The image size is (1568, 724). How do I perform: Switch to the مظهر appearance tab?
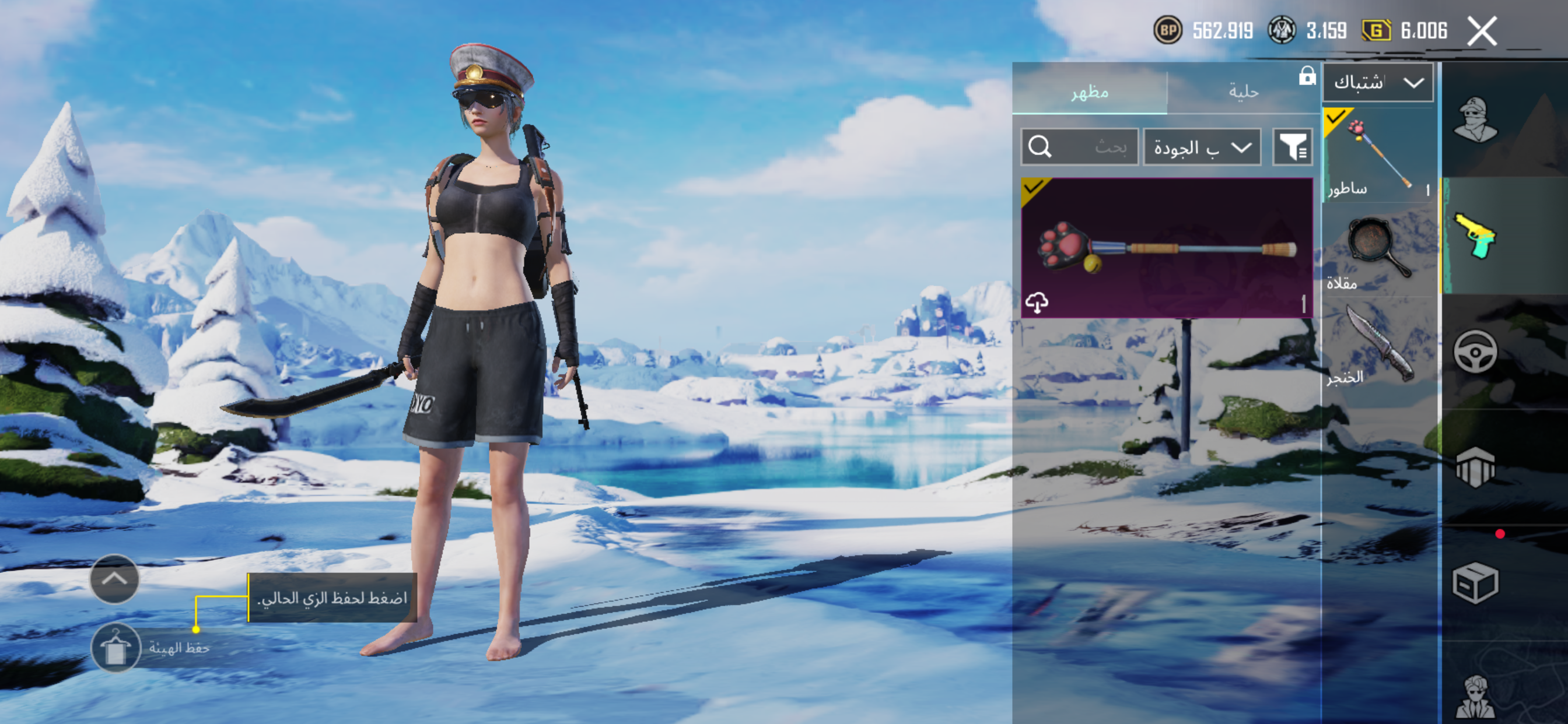click(x=1089, y=92)
